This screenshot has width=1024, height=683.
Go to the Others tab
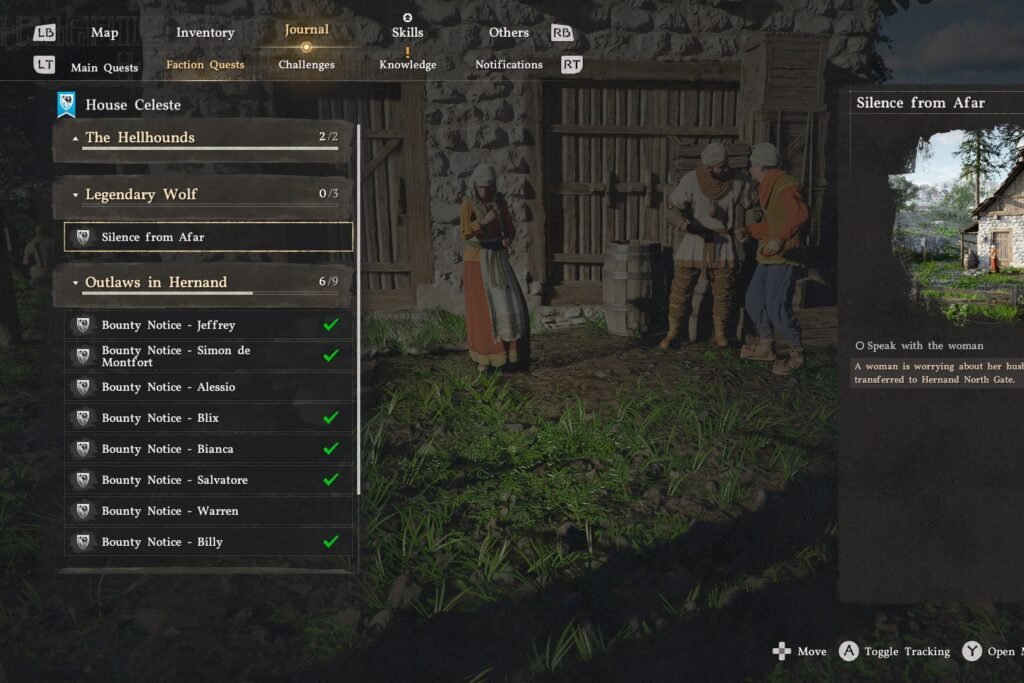pos(509,33)
